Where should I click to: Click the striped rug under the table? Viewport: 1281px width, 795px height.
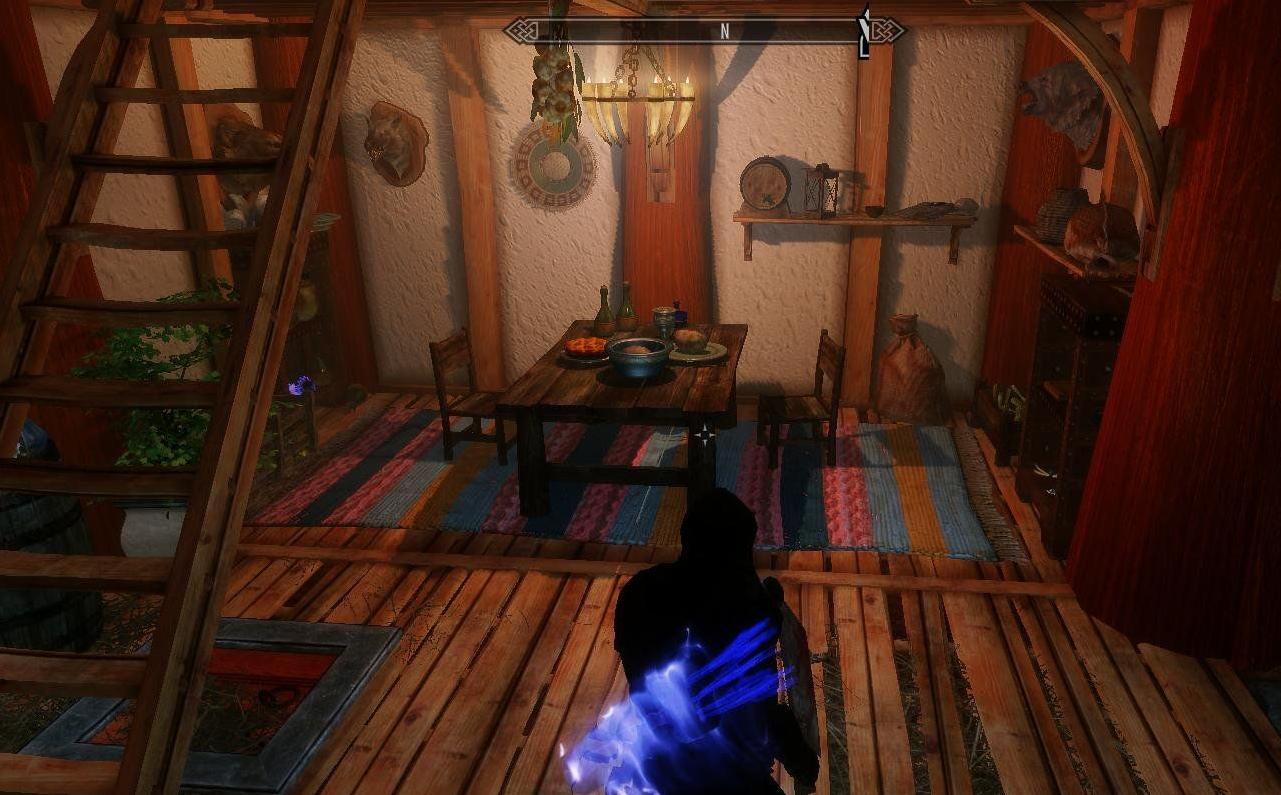pos(560,490)
